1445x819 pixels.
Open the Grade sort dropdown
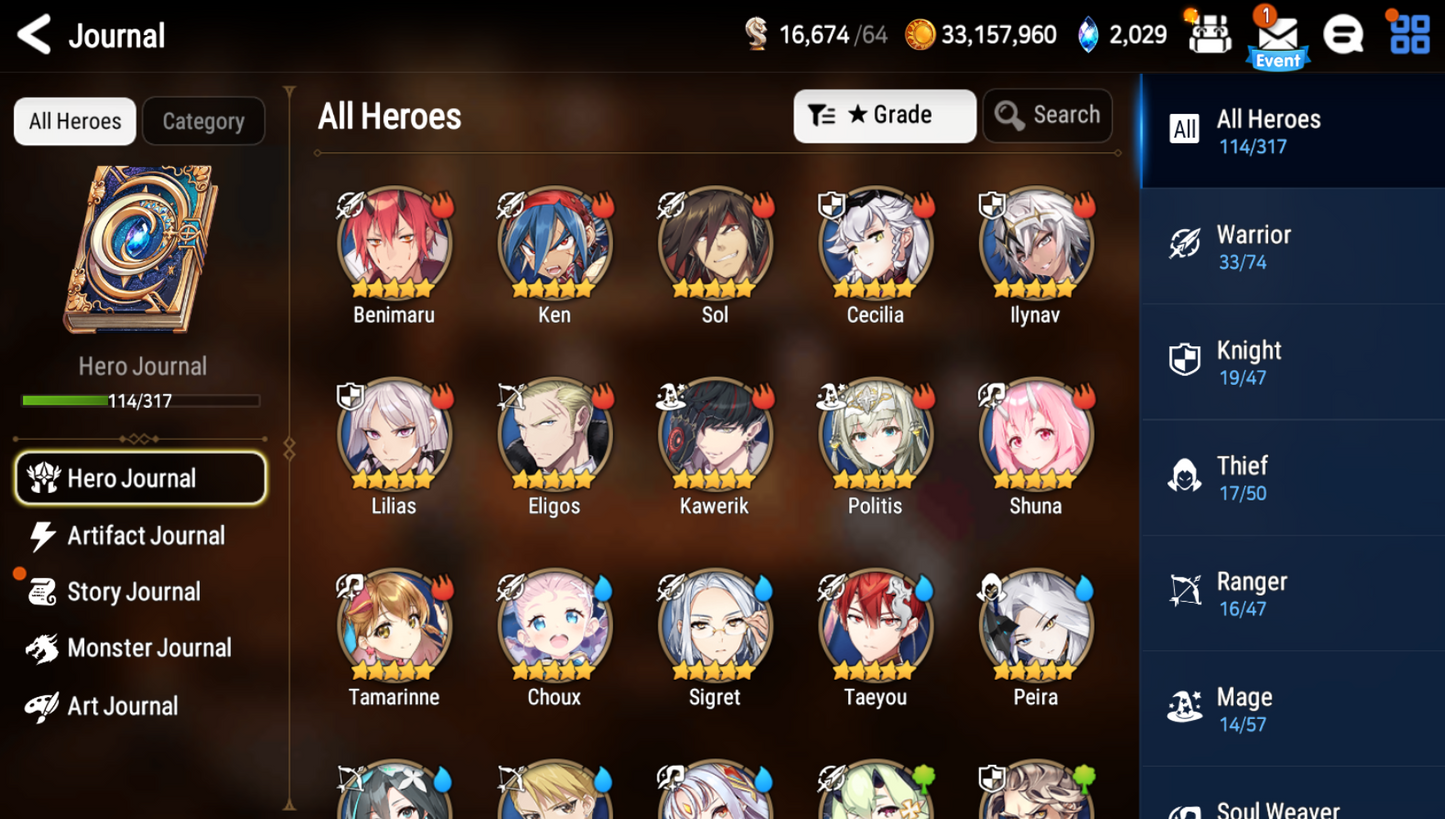pyautogui.click(x=884, y=115)
